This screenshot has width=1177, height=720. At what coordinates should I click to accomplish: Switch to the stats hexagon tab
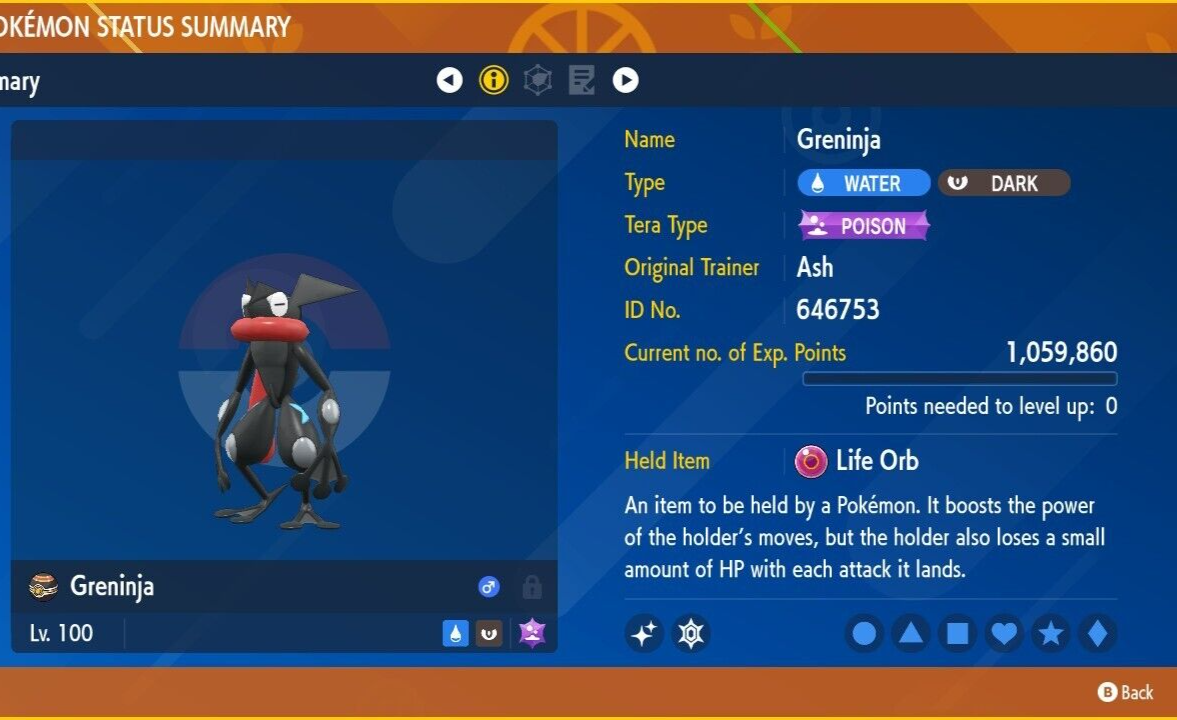click(538, 80)
